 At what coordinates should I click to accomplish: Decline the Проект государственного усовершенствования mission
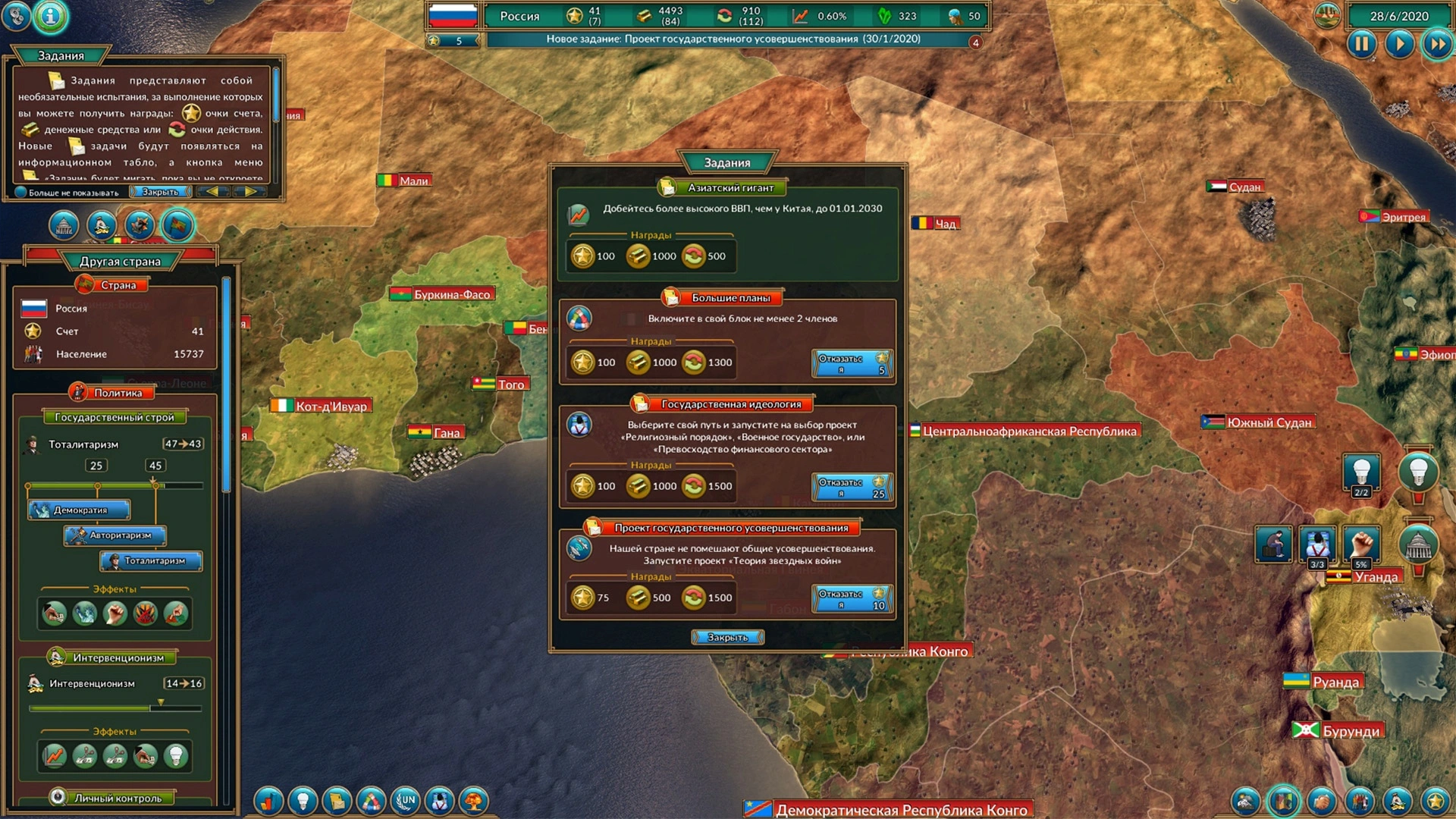852,598
